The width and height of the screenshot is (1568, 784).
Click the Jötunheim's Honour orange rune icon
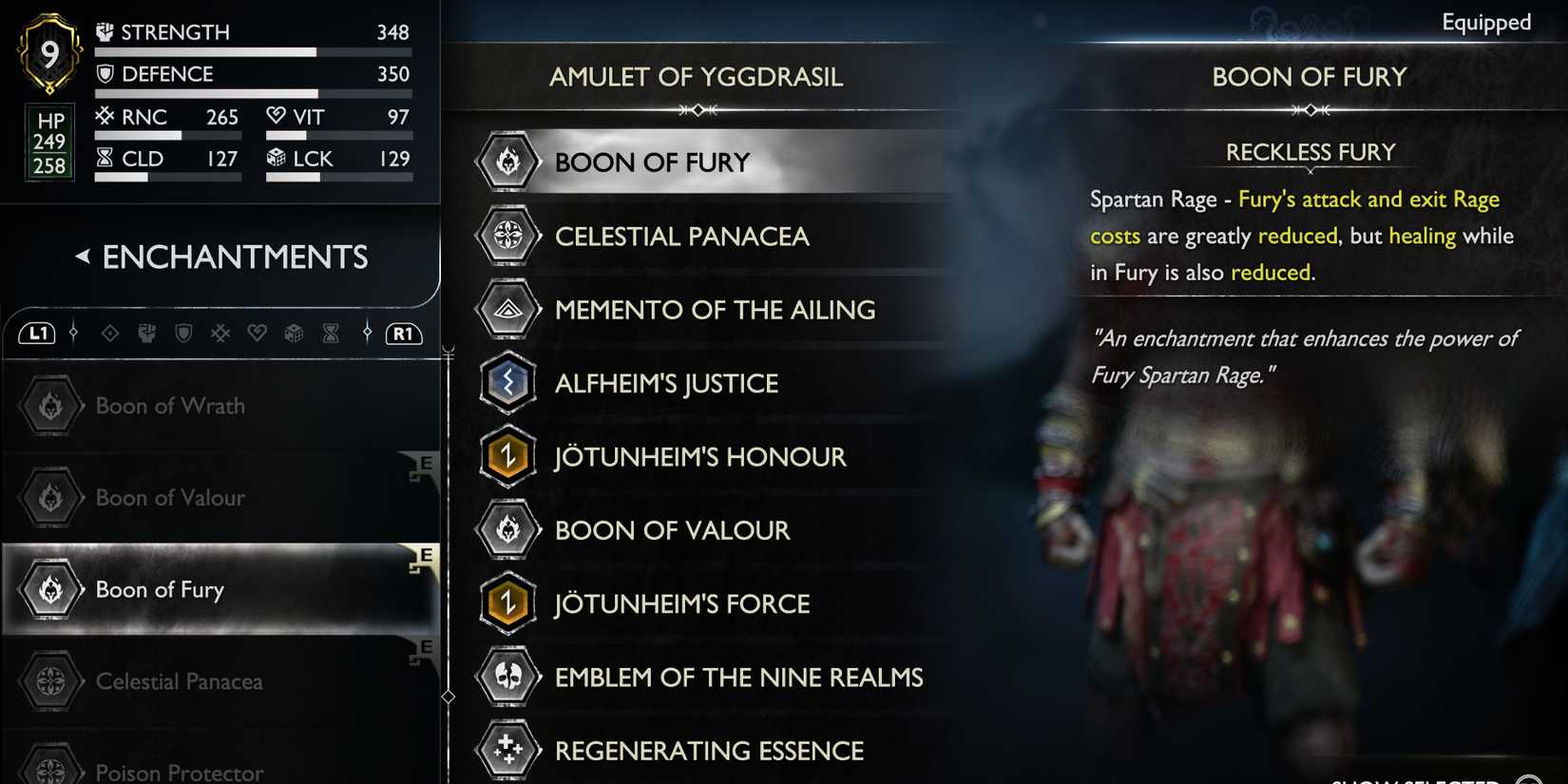point(507,456)
